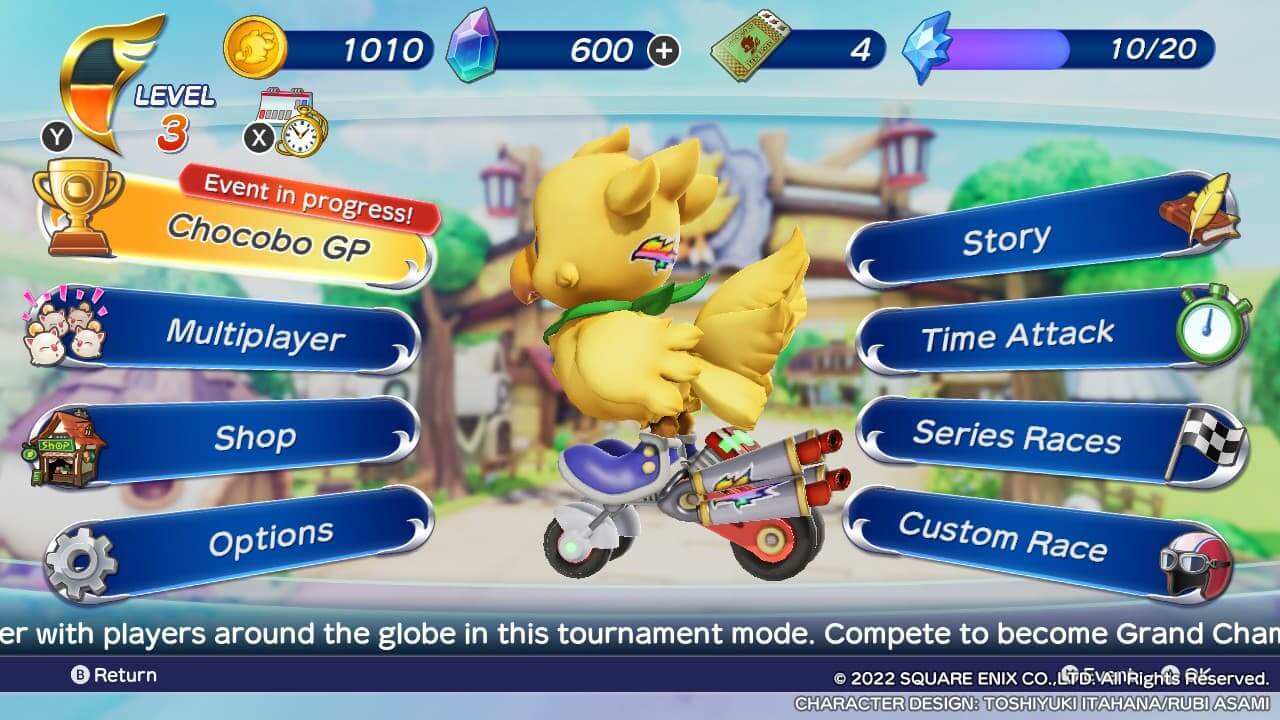Enter Series Races

1016,436
